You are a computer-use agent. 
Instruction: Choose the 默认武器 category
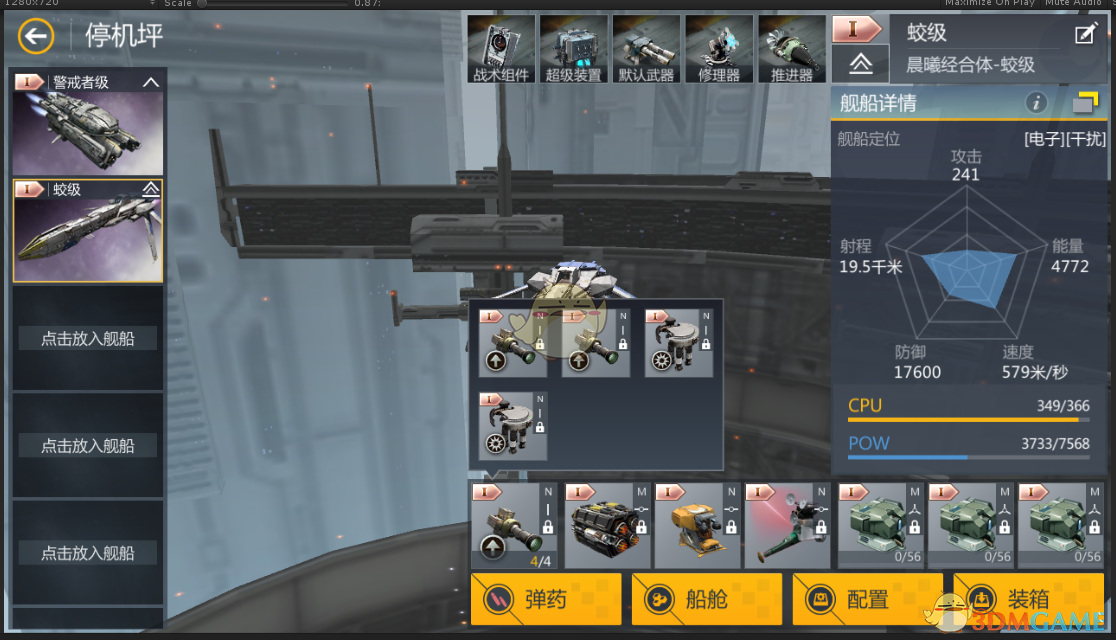[x=646, y=49]
